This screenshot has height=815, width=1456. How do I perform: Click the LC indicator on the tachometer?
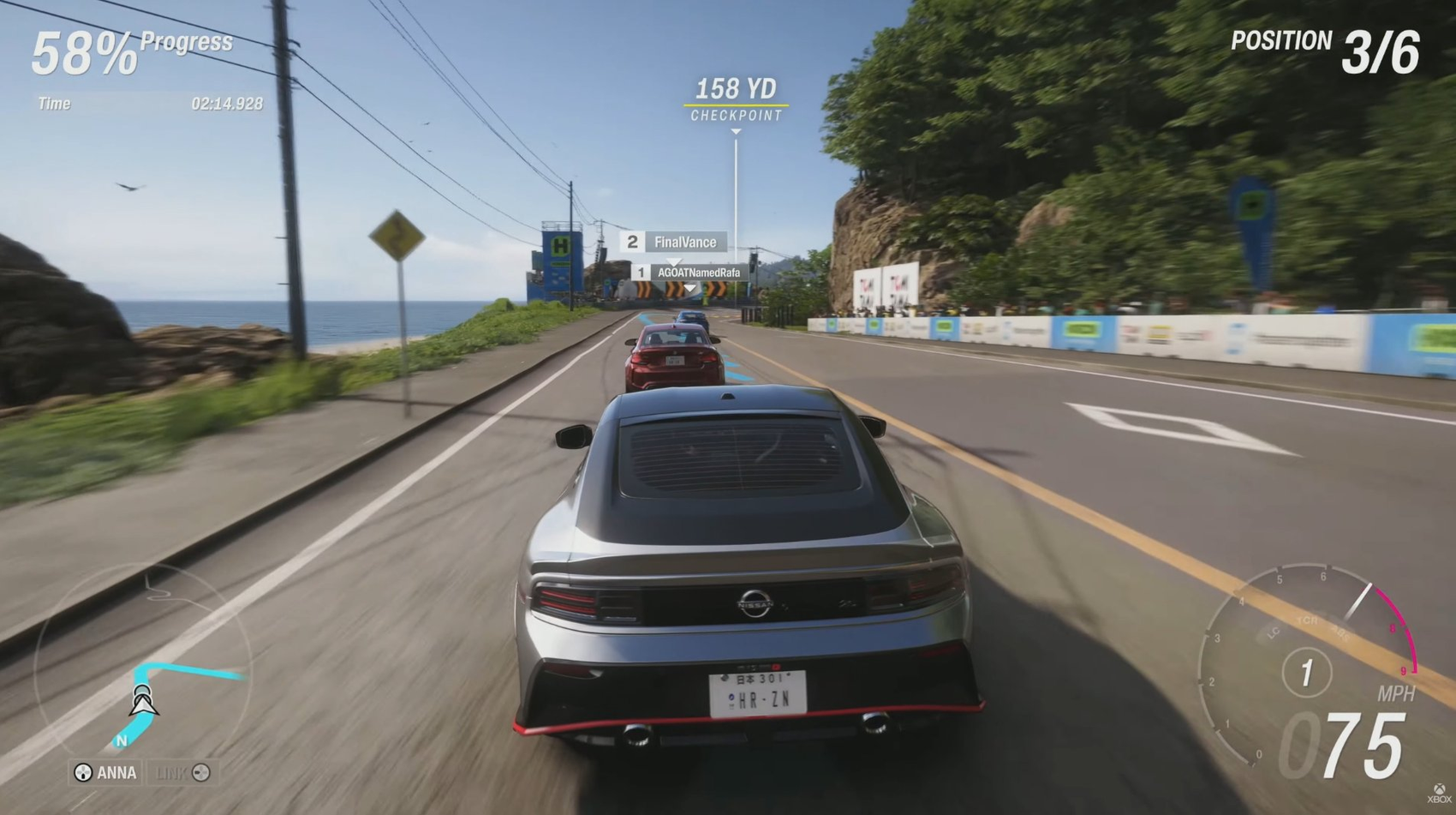tap(1274, 634)
